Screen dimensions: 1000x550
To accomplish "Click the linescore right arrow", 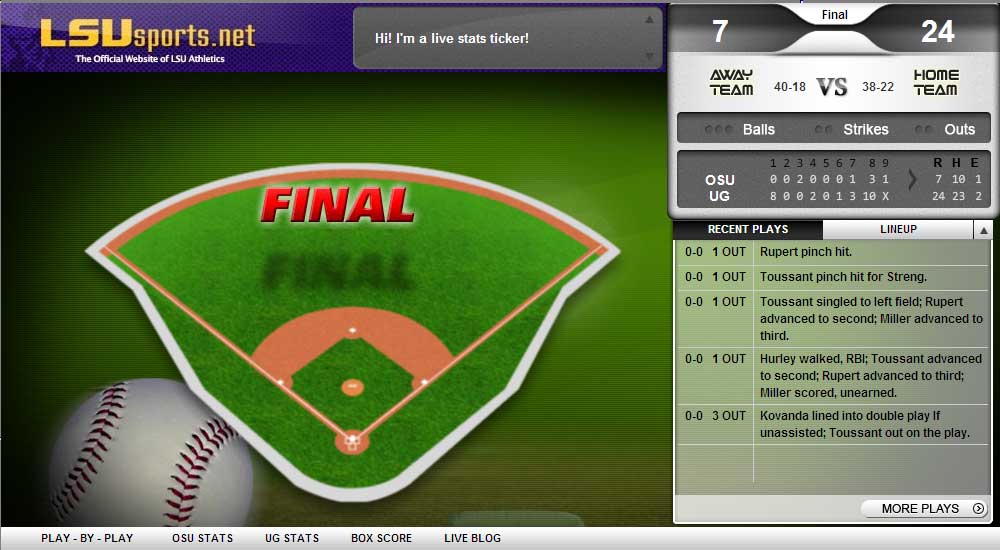I will coord(912,180).
